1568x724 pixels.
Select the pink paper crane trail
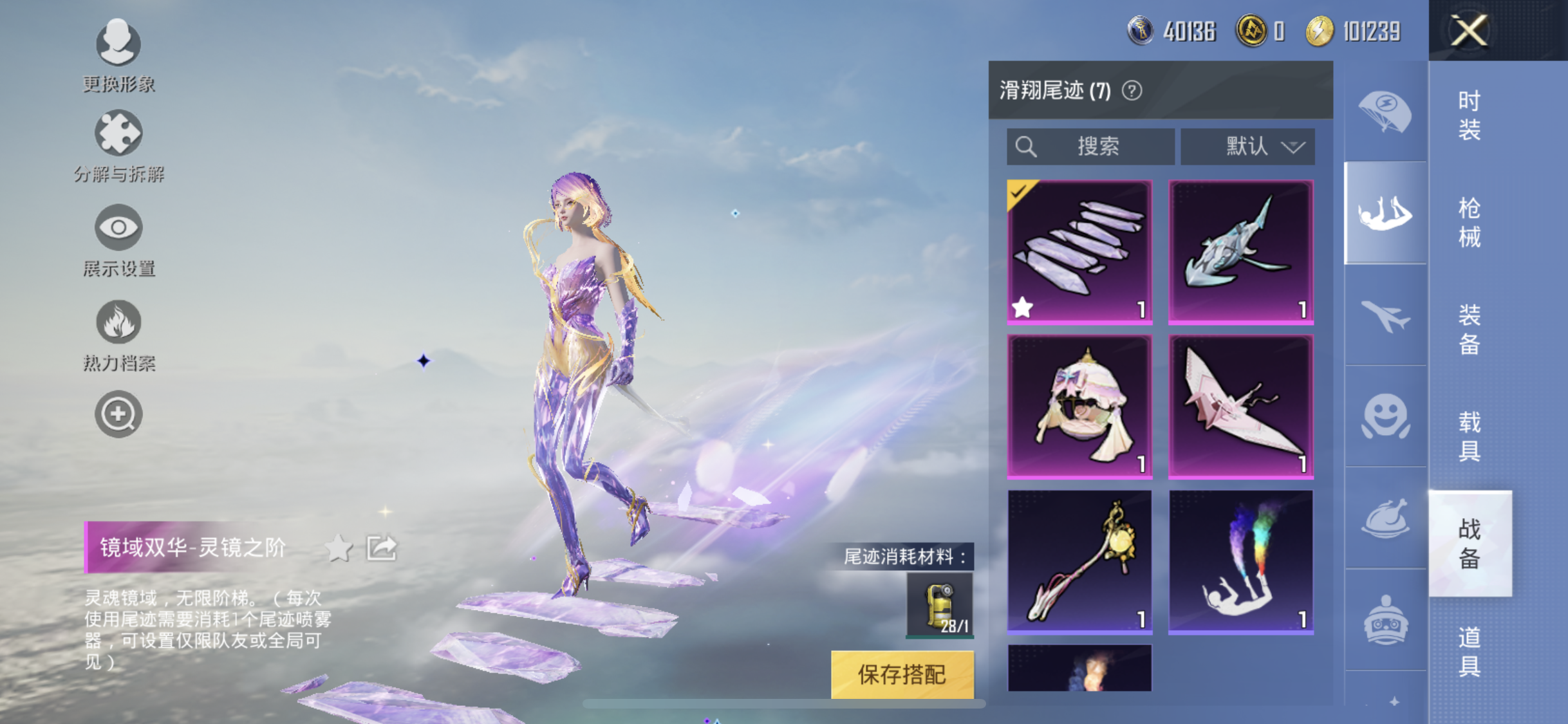(1240, 407)
